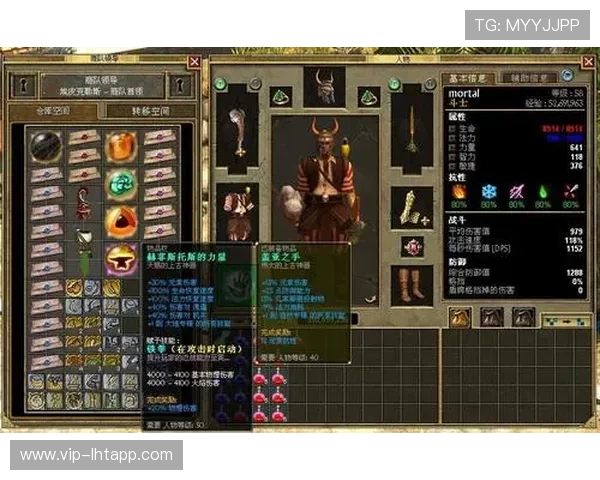Choose the equipped leather boots slot

tap(411, 285)
